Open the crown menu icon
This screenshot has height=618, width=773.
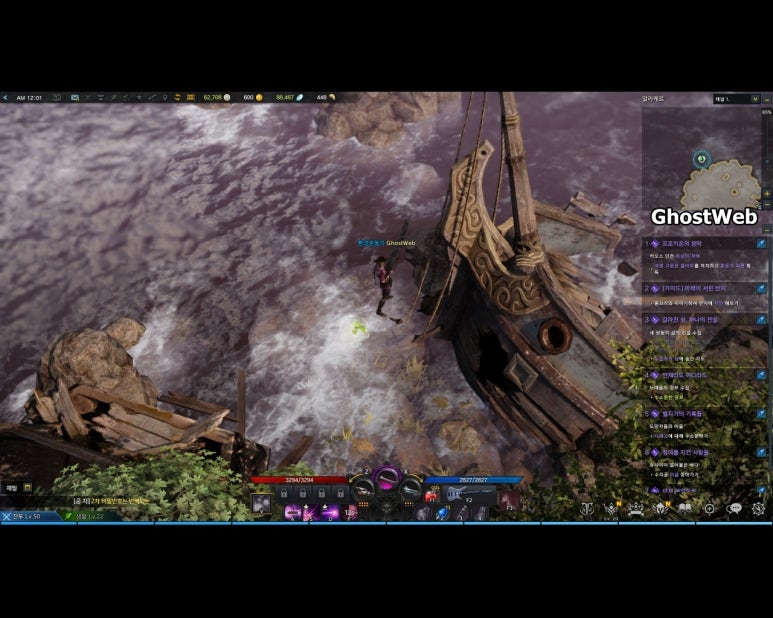(635, 508)
